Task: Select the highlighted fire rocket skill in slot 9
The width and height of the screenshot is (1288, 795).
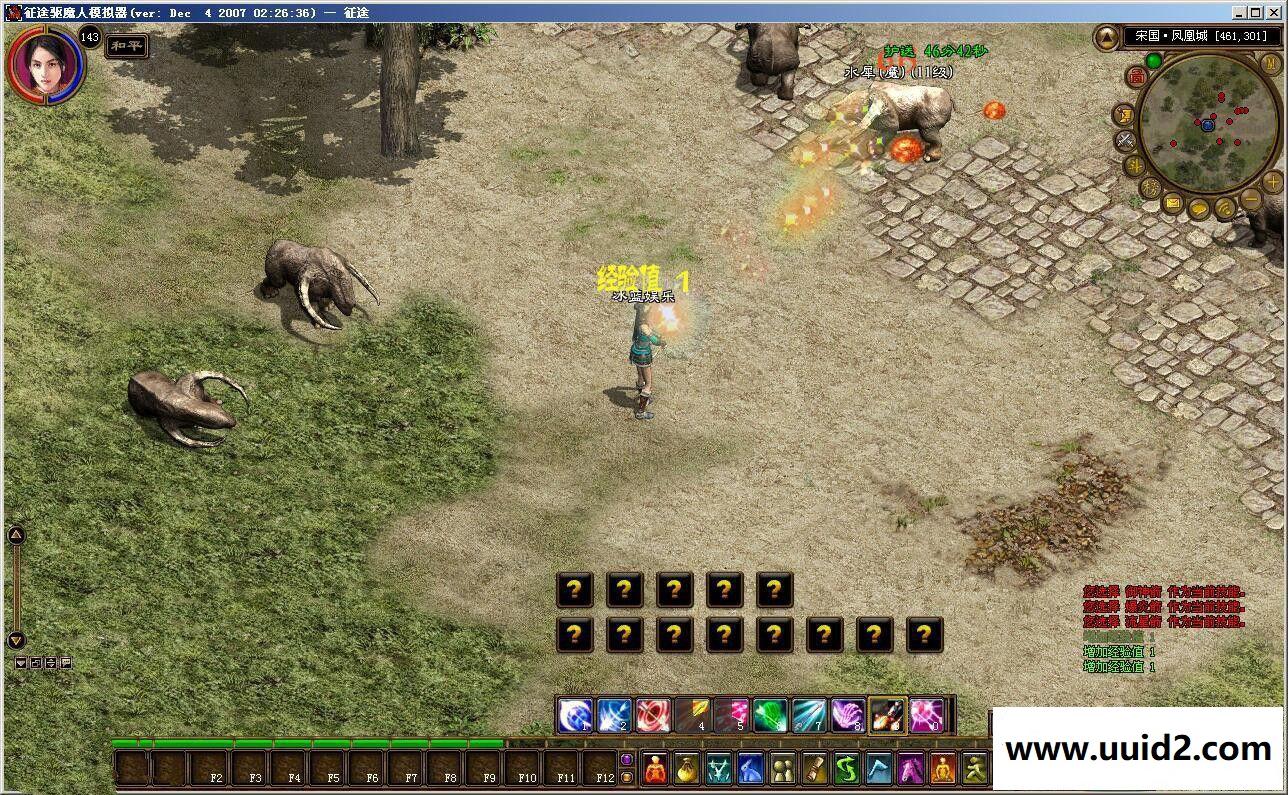Action: click(x=887, y=715)
